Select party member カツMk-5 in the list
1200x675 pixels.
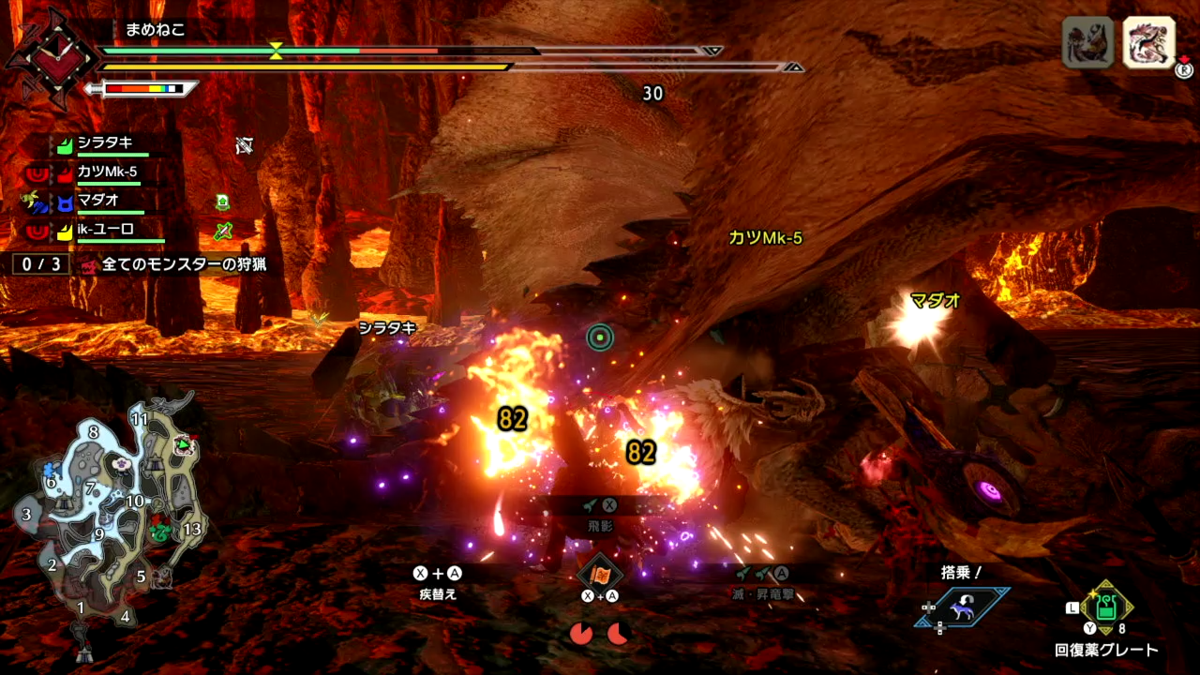[107, 172]
